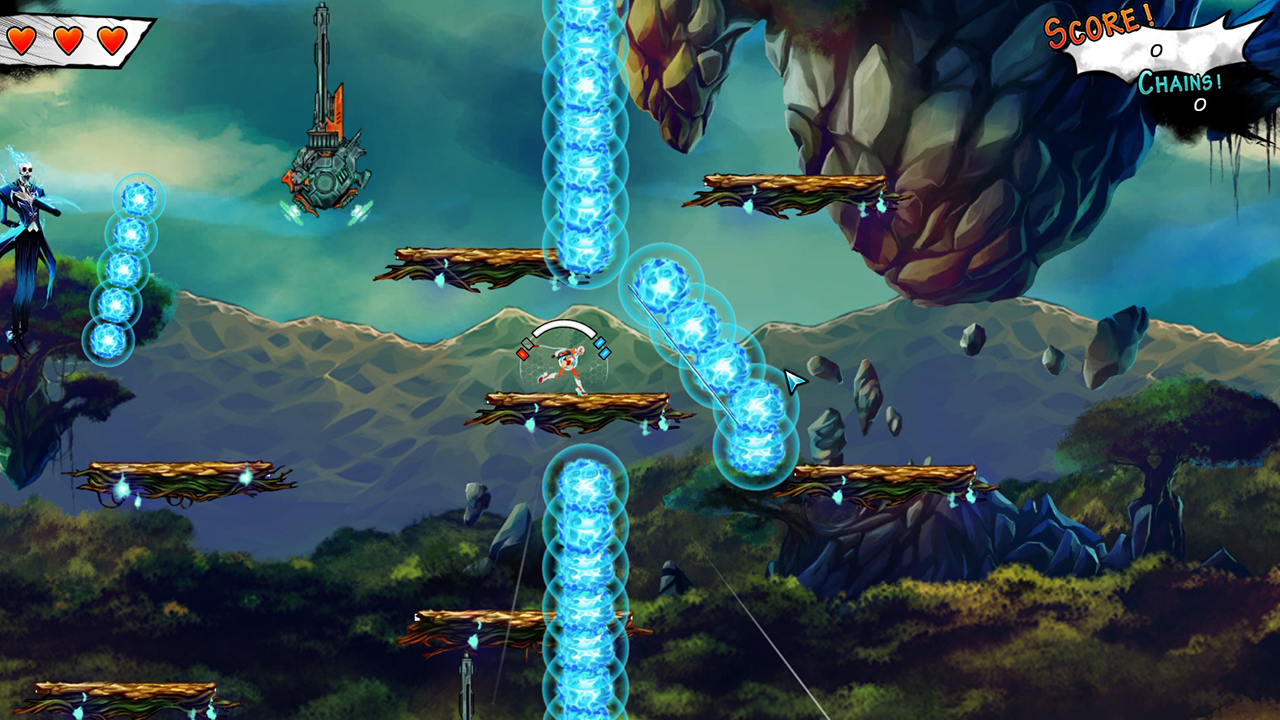This screenshot has width=1280, height=720.
Task: Click the lower blue ability indicator near the player
Action: [605, 352]
